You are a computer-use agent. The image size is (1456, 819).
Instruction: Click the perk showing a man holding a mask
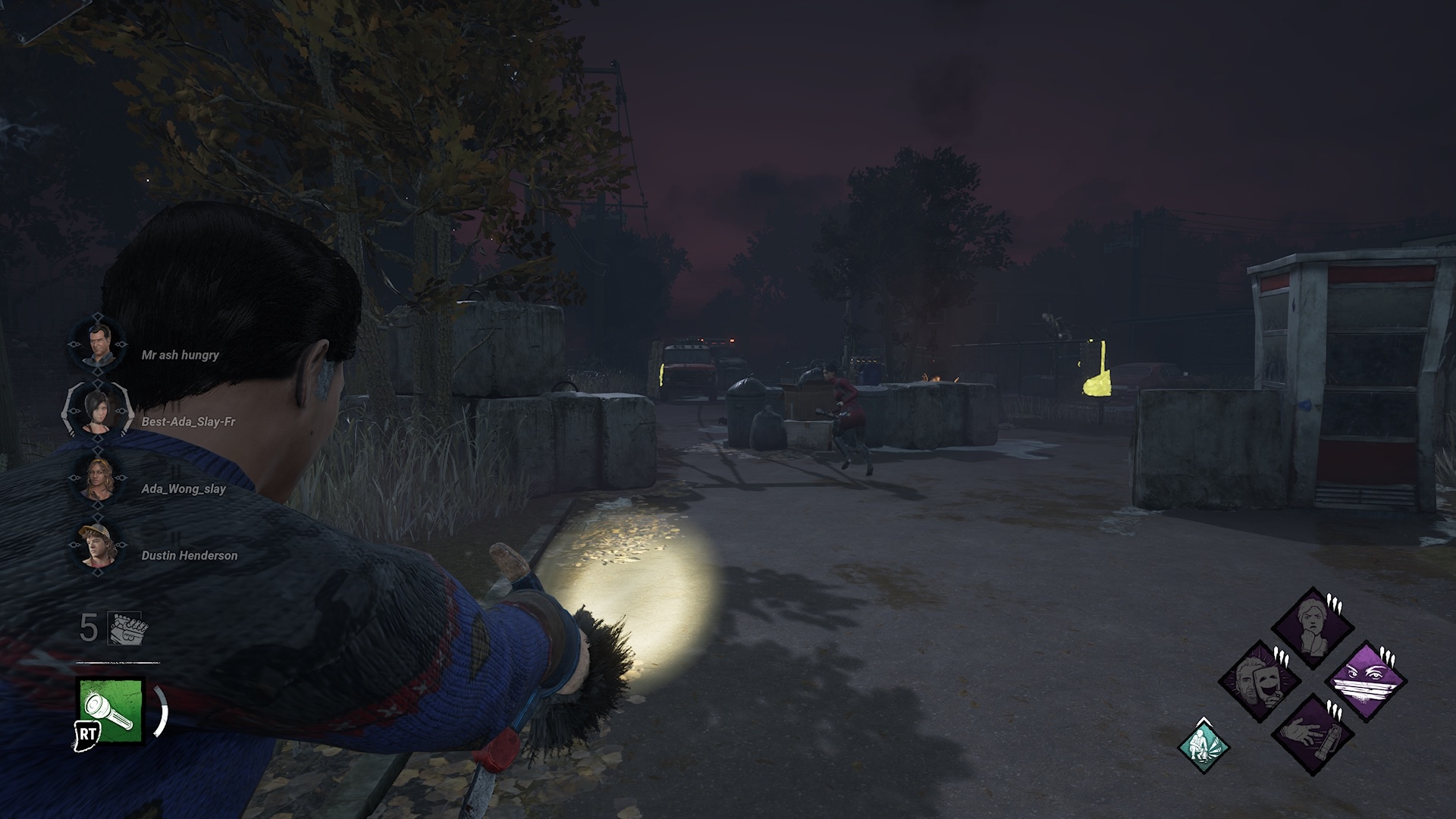point(1260,680)
